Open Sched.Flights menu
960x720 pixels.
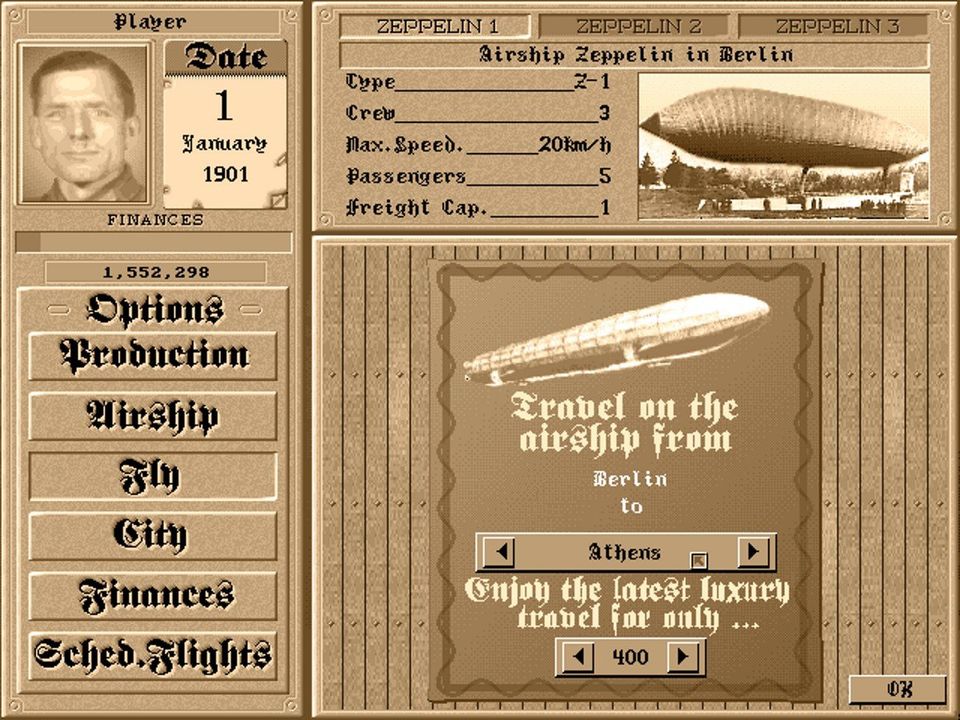(x=153, y=656)
